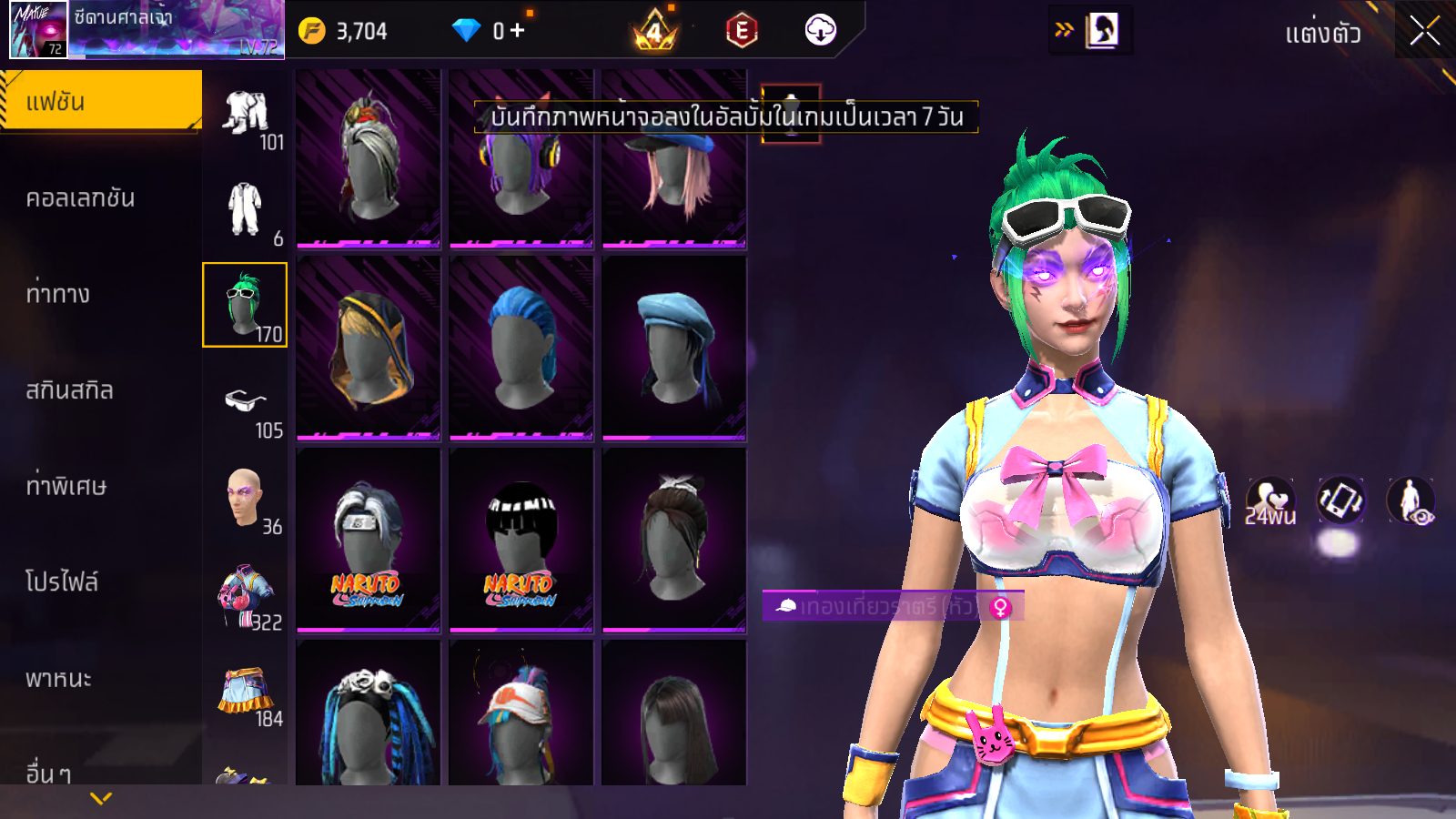Viewport: 1456px width, 819px height.
Task: Select the pink hair with blue cap
Action: click(673, 159)
